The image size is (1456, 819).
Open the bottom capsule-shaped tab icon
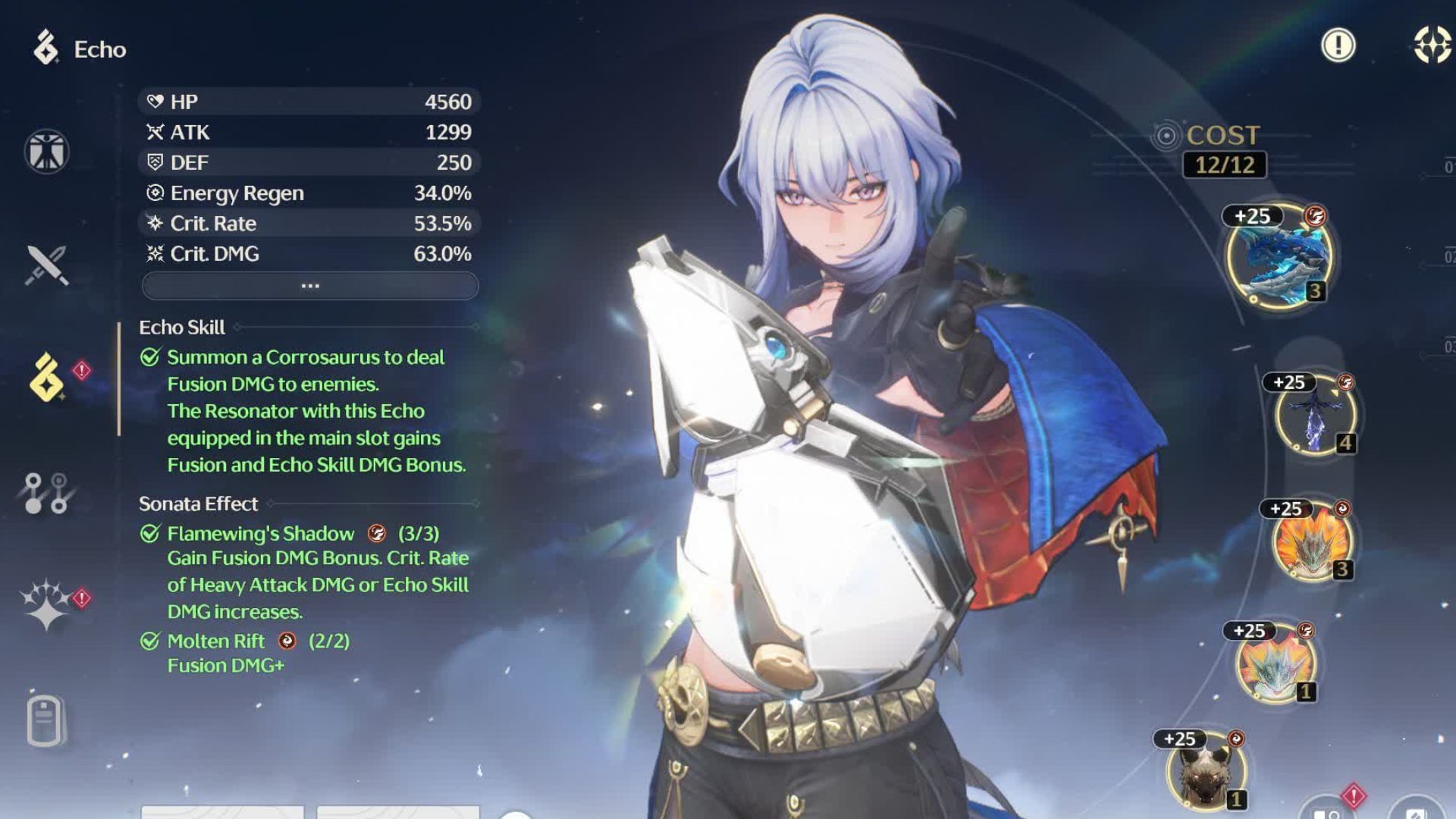(45, 719)
